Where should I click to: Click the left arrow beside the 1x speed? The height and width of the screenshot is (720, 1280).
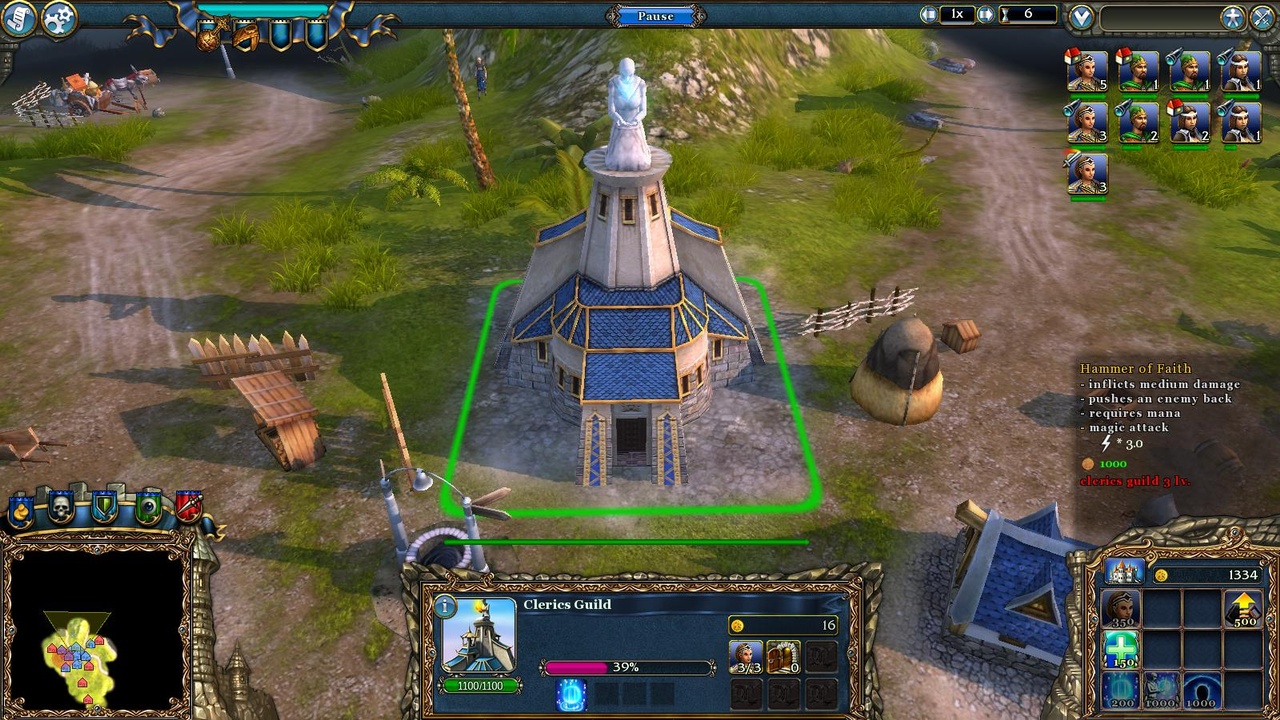929,13
